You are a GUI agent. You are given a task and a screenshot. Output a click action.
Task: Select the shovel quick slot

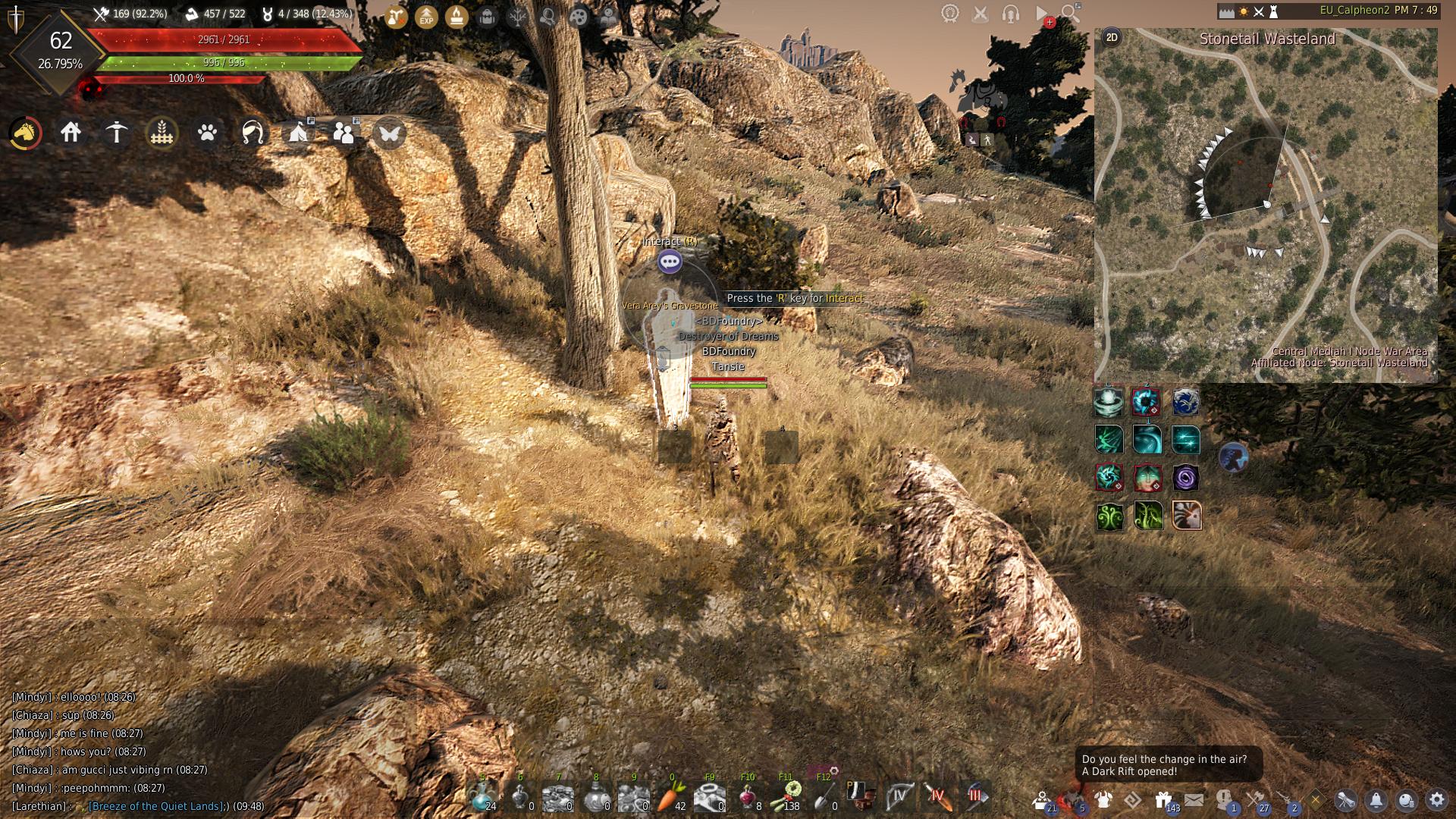[824, 797]
